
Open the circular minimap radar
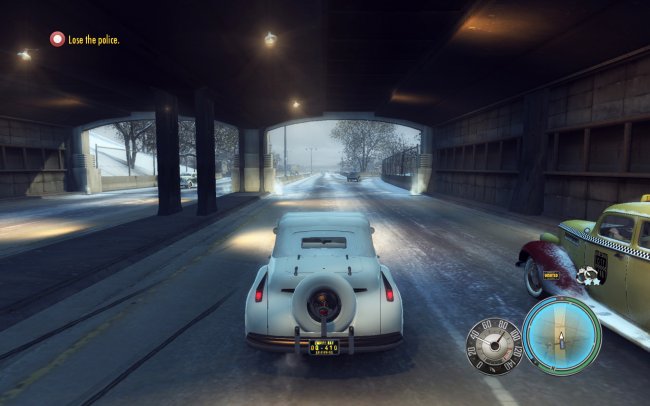pyautogui.click(x=562, y=335)
